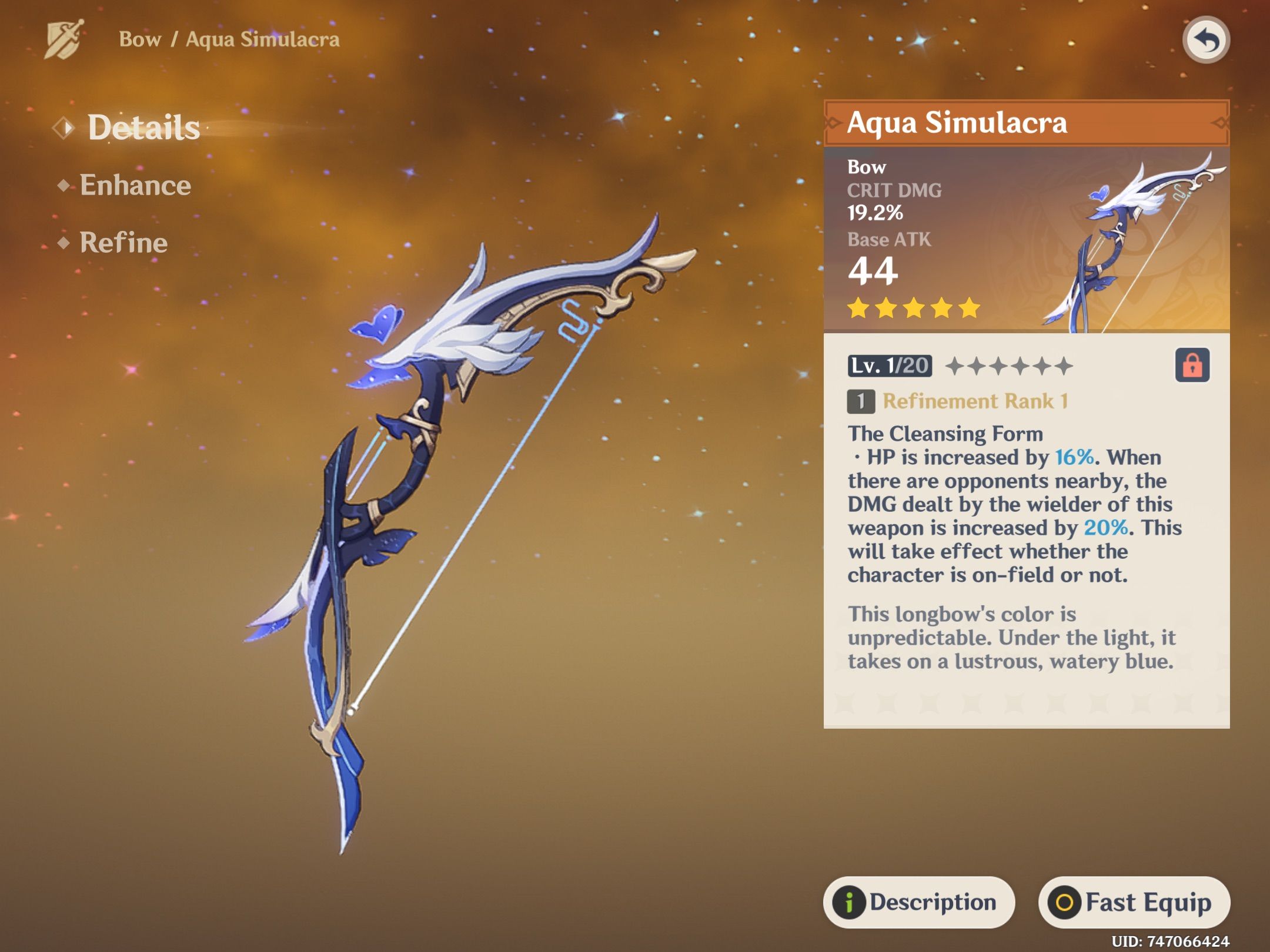Choose Fast Equip for Aqua Simulacra
Image resolution: width=1270 pixels, height=952 pixels.
tap(1134, 902)
